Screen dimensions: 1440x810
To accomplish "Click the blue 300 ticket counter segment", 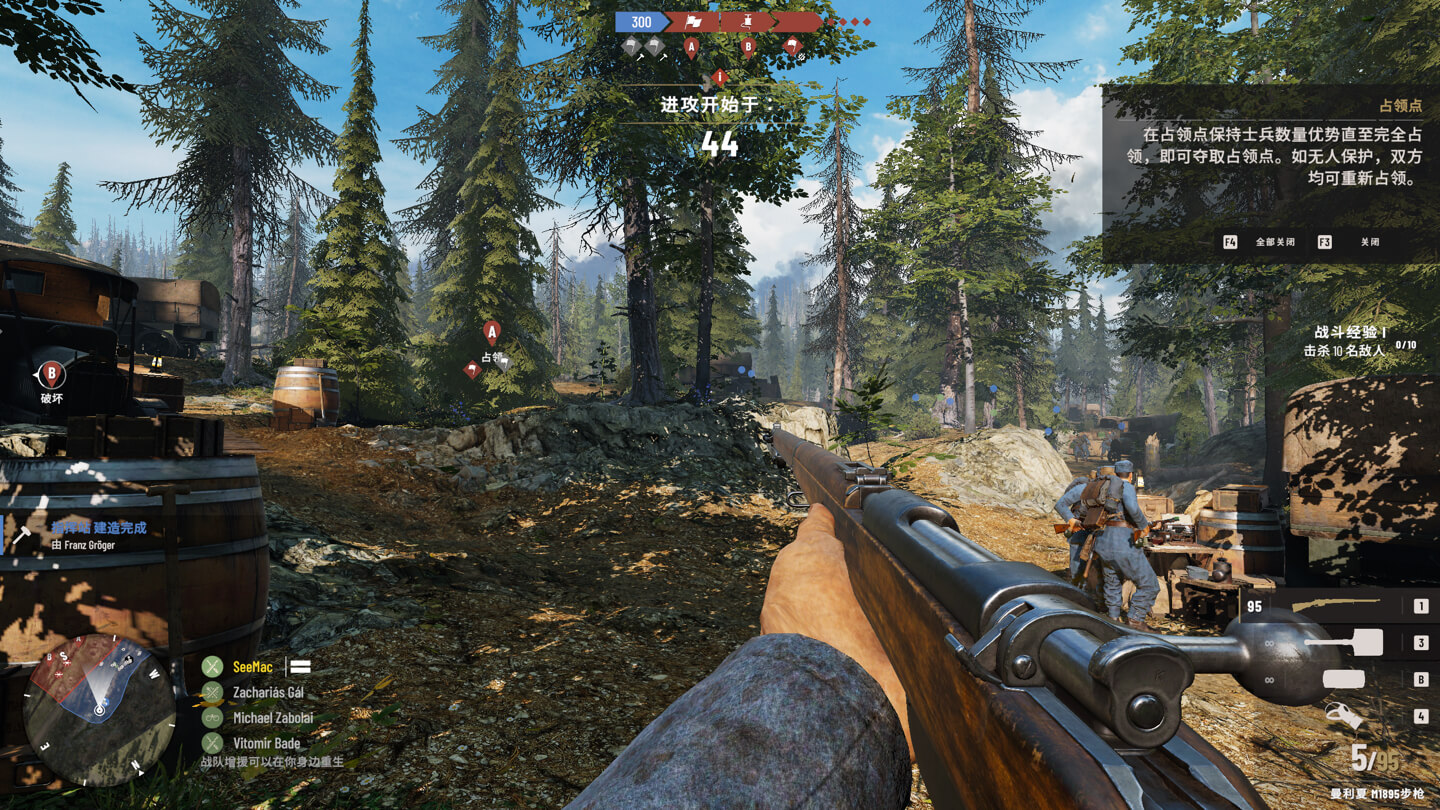I will [x=641, y=22].
